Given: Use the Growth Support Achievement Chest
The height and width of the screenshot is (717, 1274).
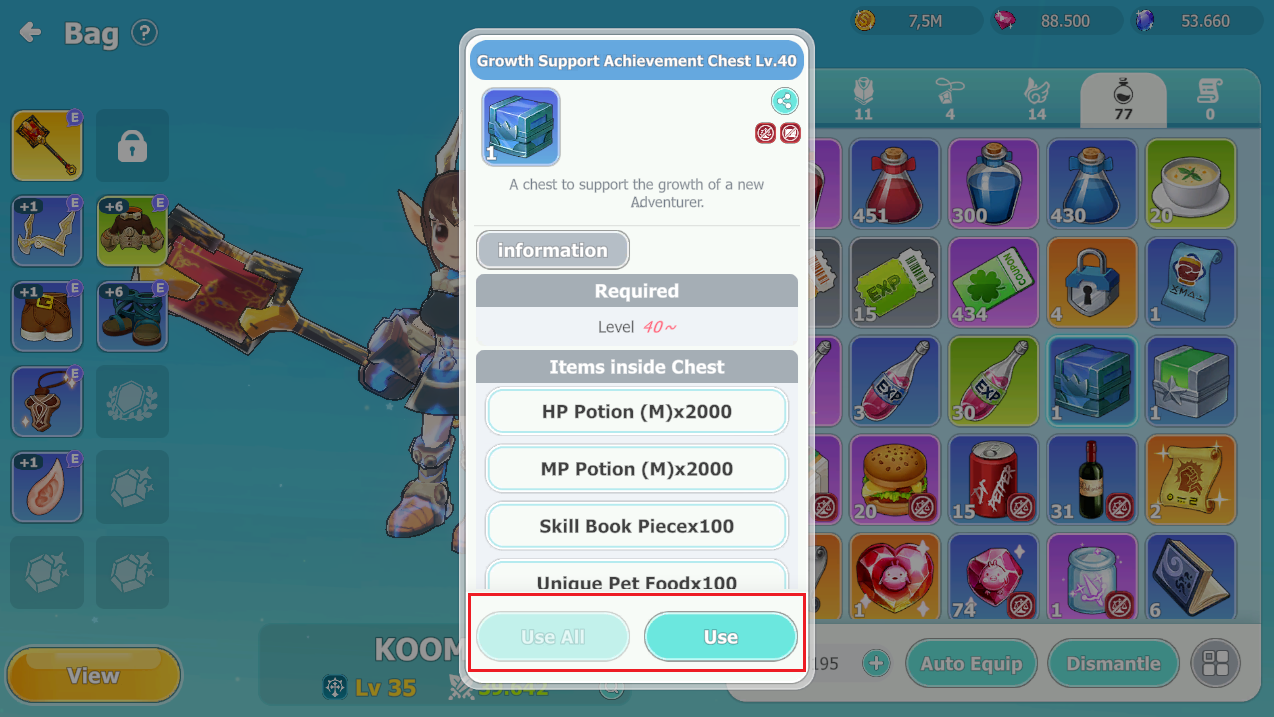Looking at the screenshot, I should pos(720,637).
